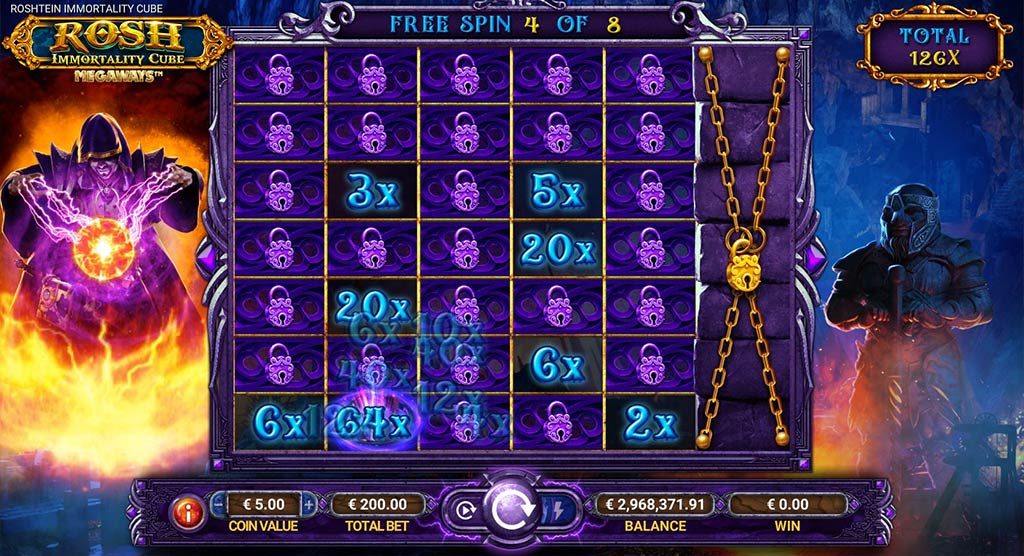Open the red info paytable button
The width and height of the screenshot is (1024, 556).
(188, 511)
